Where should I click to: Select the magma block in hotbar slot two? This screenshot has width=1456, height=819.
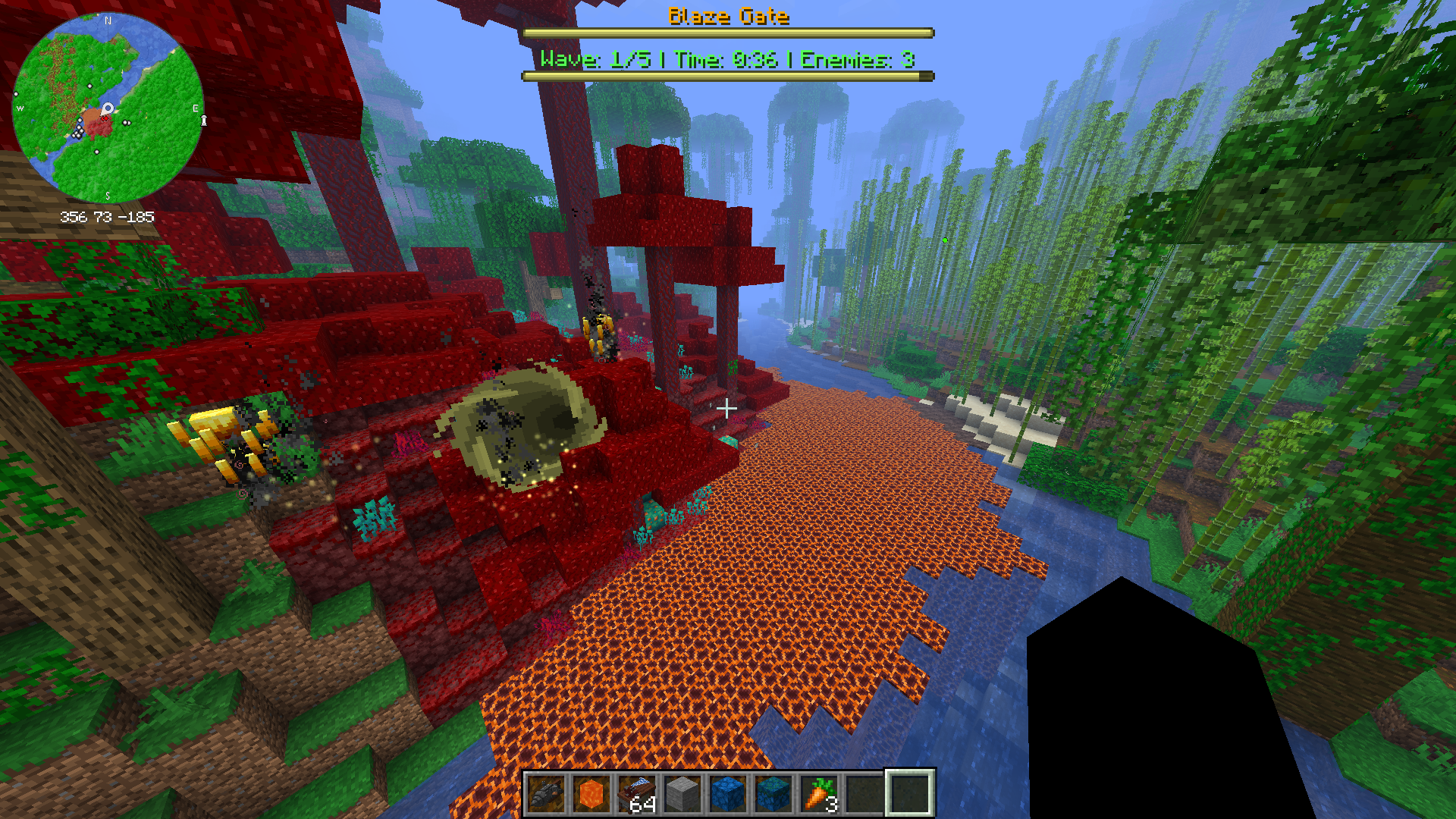coord(591,792)
